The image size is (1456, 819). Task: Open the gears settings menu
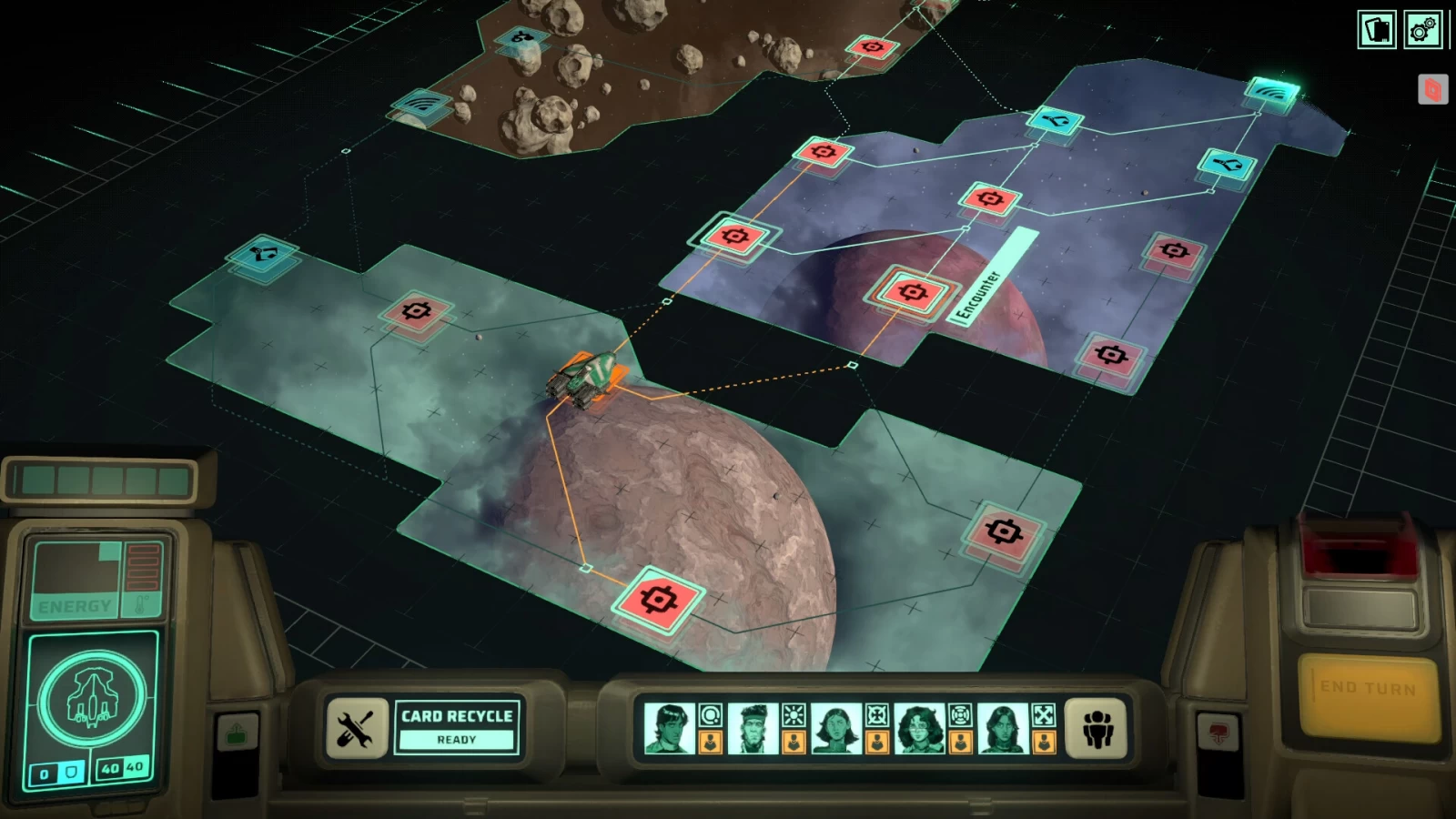[x=1422, y=30]
